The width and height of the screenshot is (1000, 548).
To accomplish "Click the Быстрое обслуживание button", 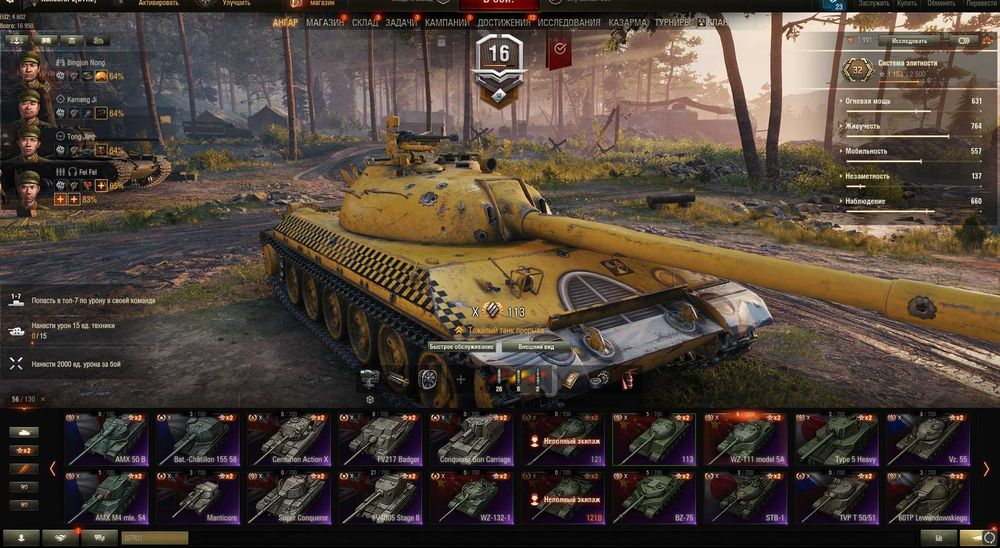I will click(x=461, y=346).
